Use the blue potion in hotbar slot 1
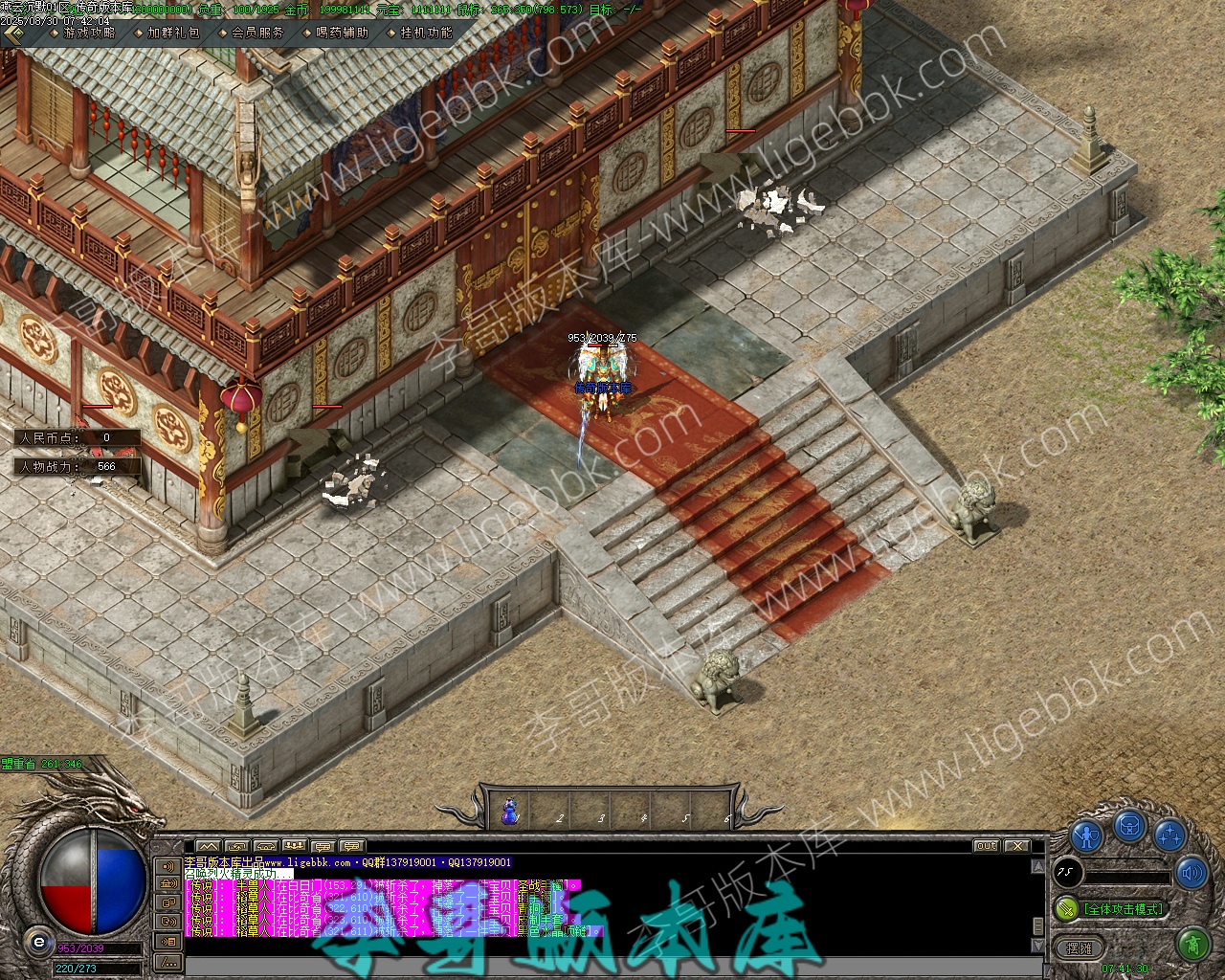Image resolution: width=1225 pixels, height=980 pixels. [x=510, y=813]
